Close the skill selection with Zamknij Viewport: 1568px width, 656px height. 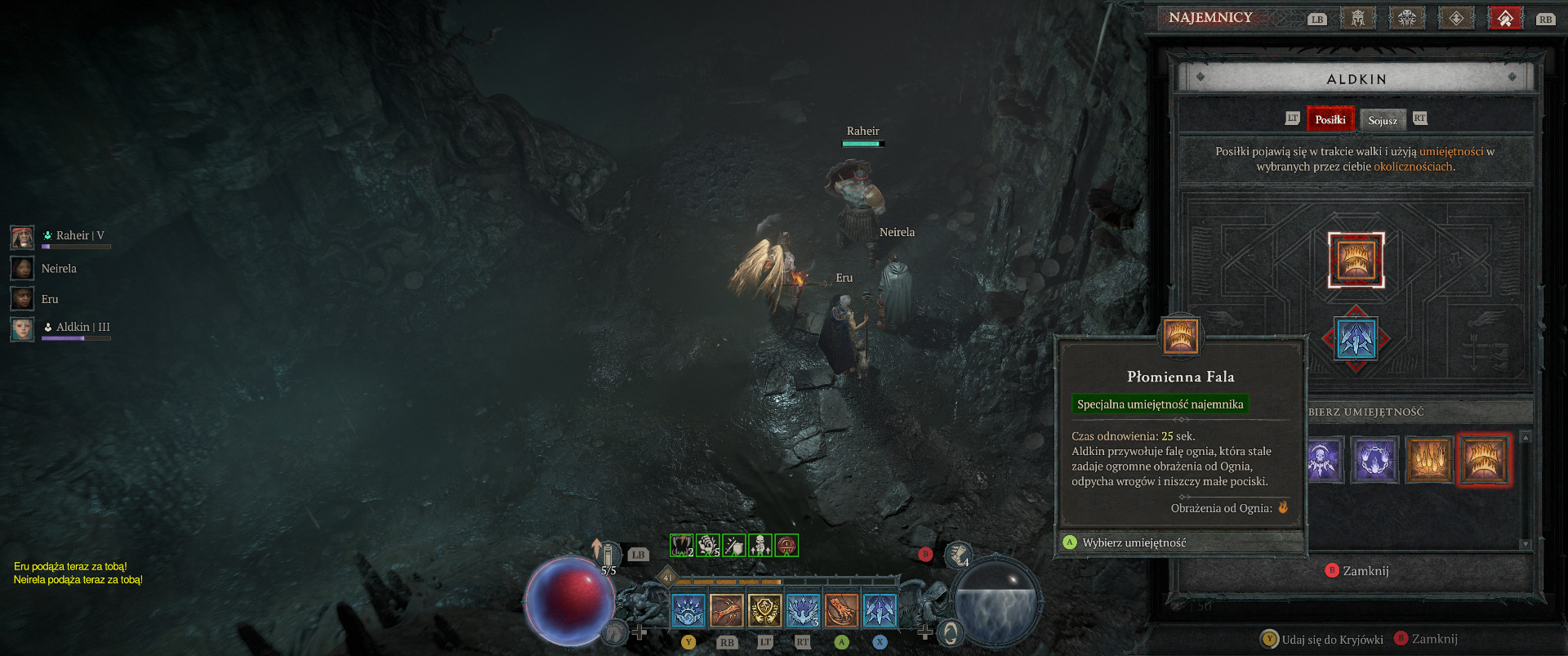click(x=1357, y=570)
